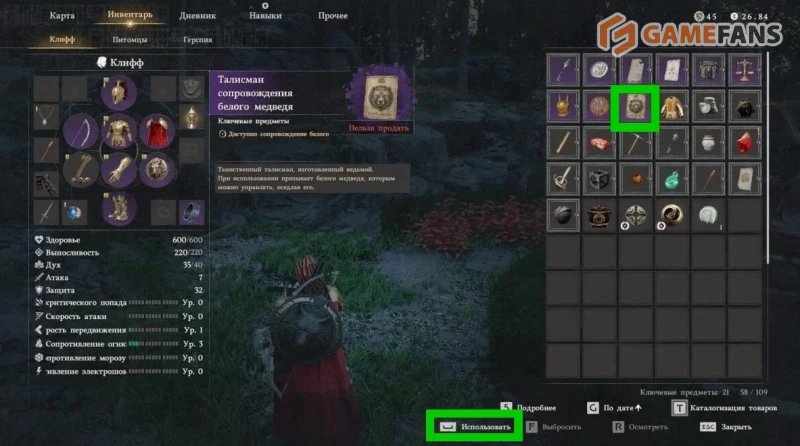Open the Навыки tab
Viewport: 800px width, 446px height.
[x=265, y=16]
